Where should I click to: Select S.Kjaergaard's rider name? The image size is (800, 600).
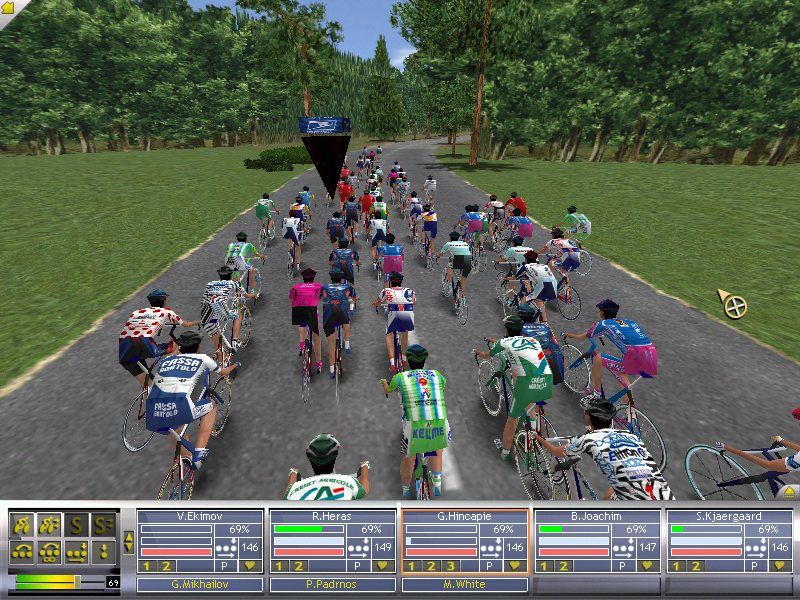pyautogui.click(x=729, y=516)
